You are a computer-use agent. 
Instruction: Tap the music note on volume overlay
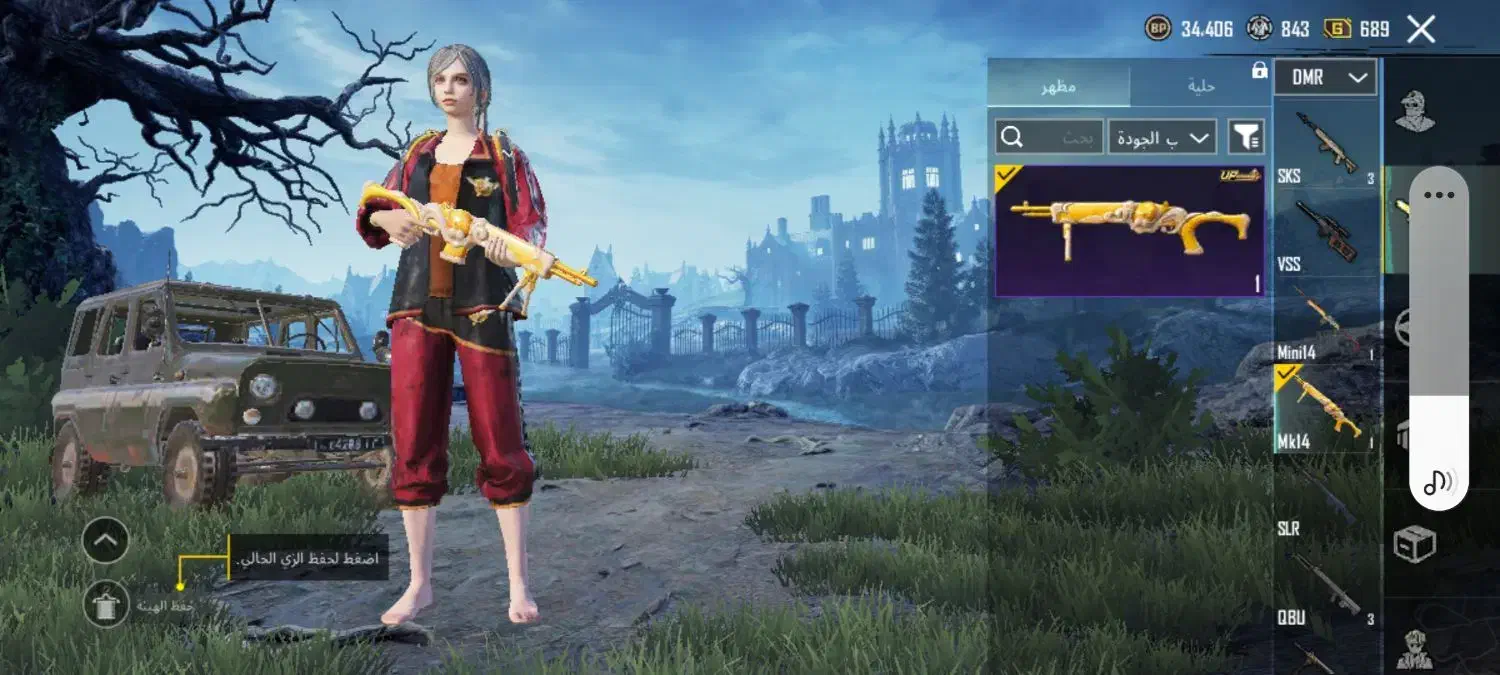[1438, 482]
